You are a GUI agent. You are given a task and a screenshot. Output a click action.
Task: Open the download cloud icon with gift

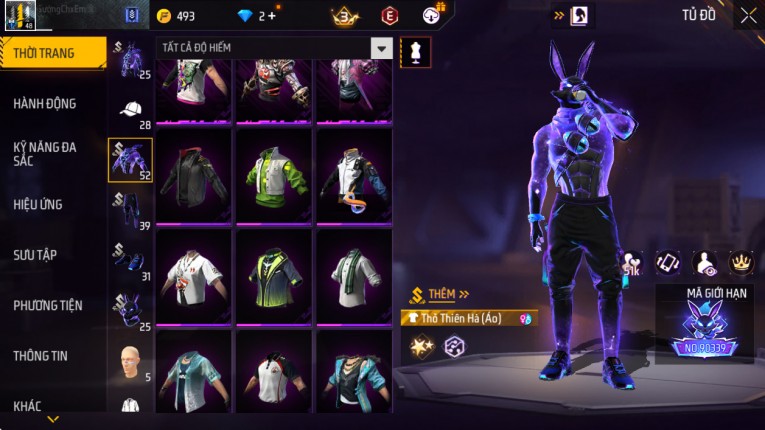point(432,14)
